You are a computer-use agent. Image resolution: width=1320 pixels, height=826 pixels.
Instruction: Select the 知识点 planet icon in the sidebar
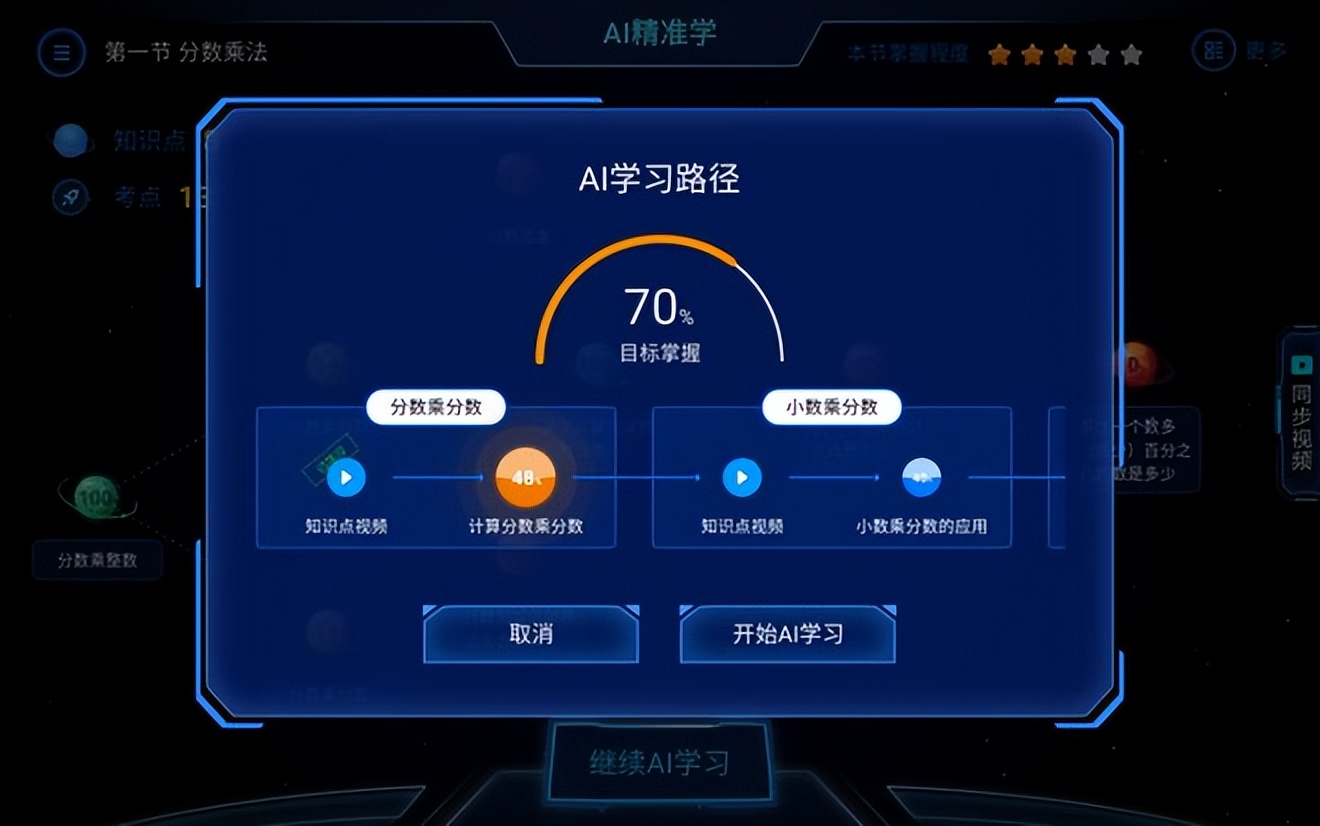(70, 140)
